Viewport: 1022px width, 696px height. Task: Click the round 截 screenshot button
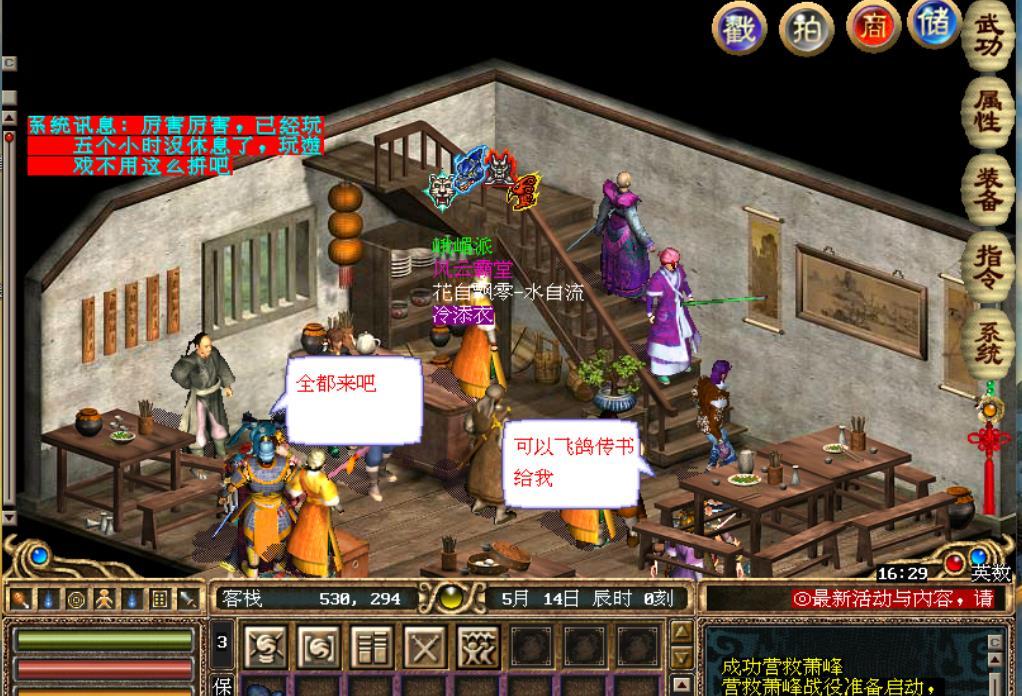click(x=739, y=28)
